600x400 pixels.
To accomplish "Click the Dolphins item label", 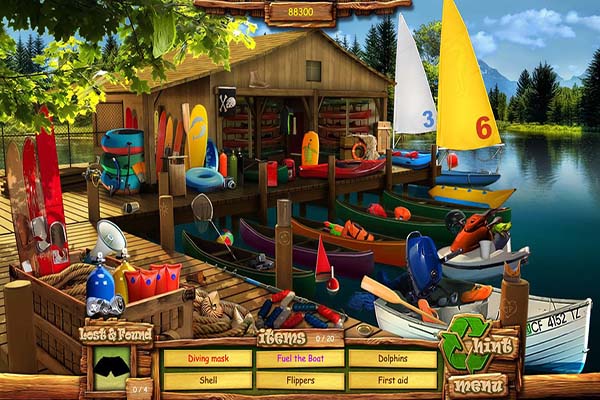I will (x=392, y=358).
